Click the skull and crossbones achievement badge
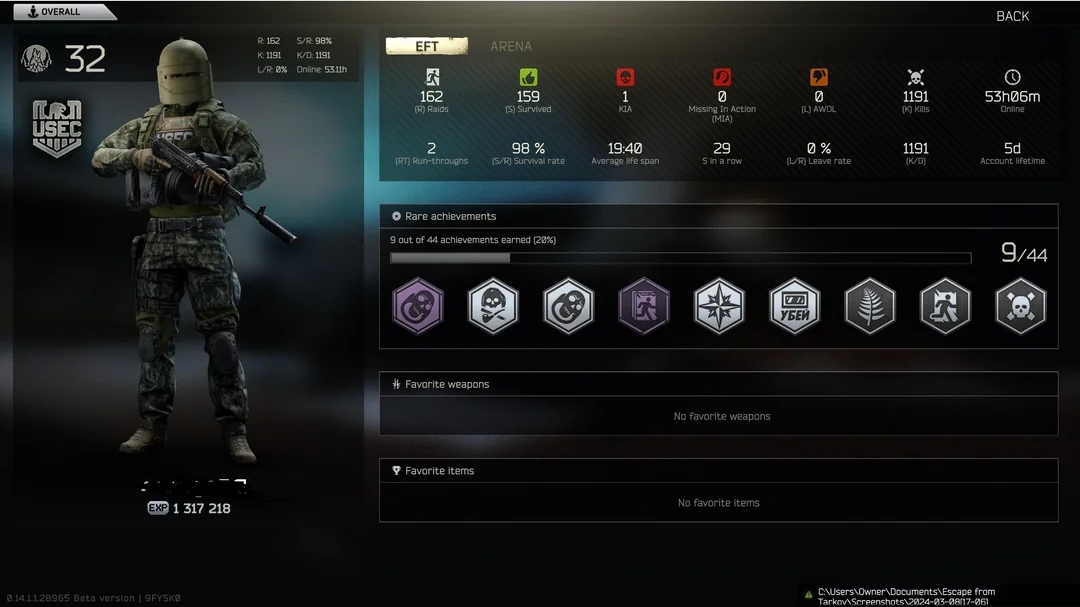Image resolution: width=1080 pixels, height=607 pixels. pyautogui.click(x=1021, y=306)
